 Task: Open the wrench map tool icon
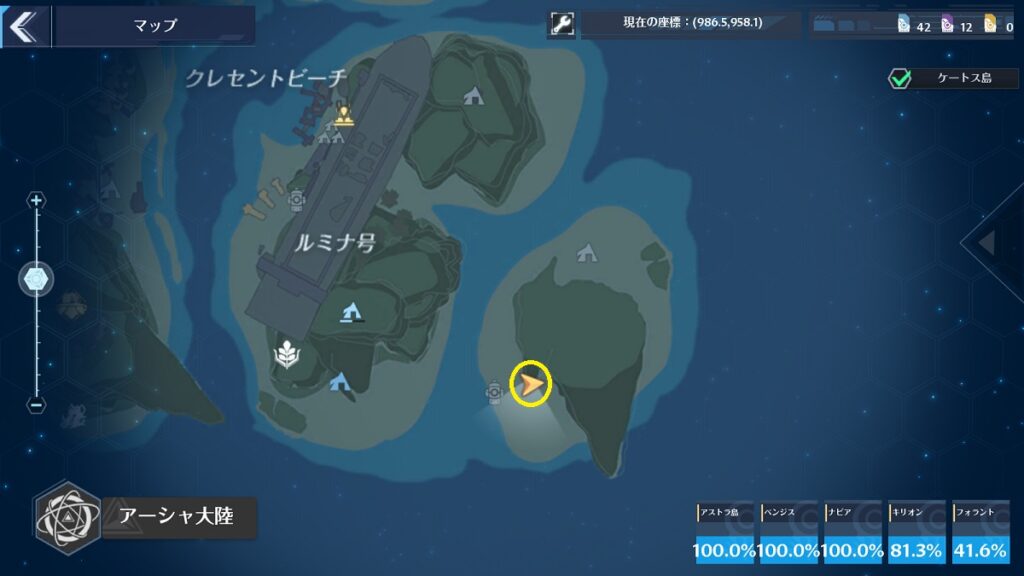click(x=562, y=25)
